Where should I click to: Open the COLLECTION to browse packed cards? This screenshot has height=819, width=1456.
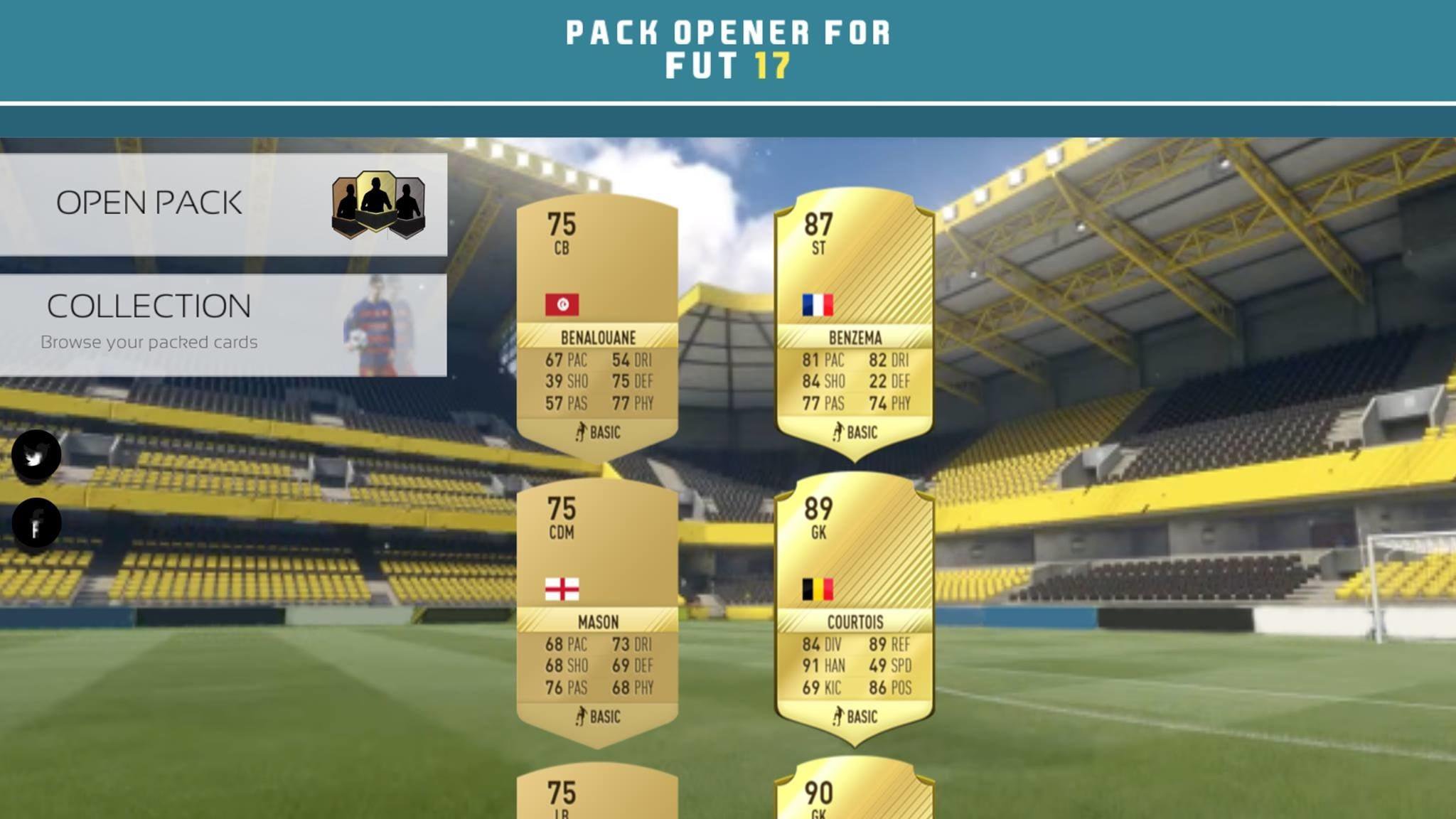click(x=149, y=306)
